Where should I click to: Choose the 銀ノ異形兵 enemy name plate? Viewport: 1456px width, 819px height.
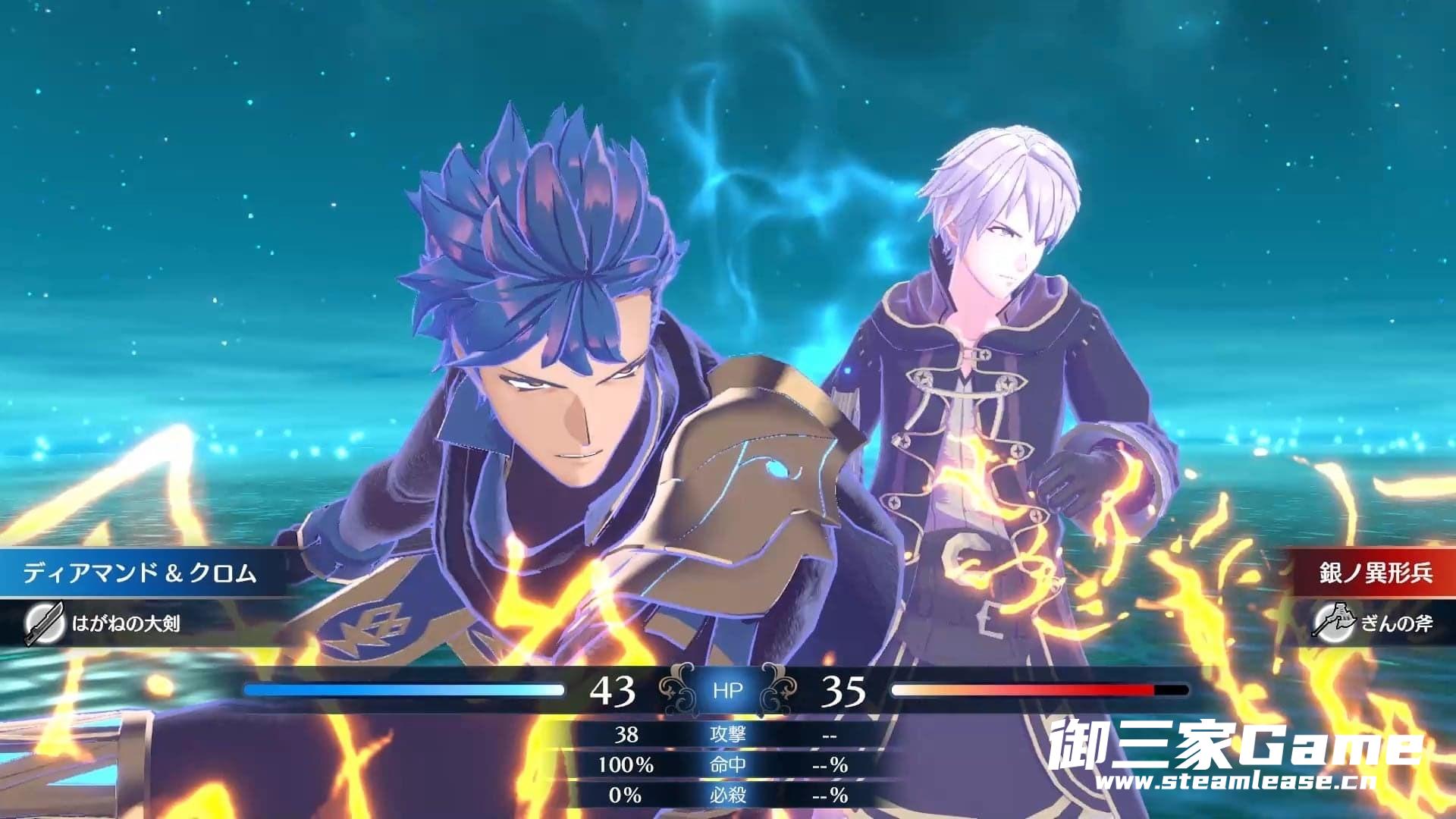[x=1375, y=573]
